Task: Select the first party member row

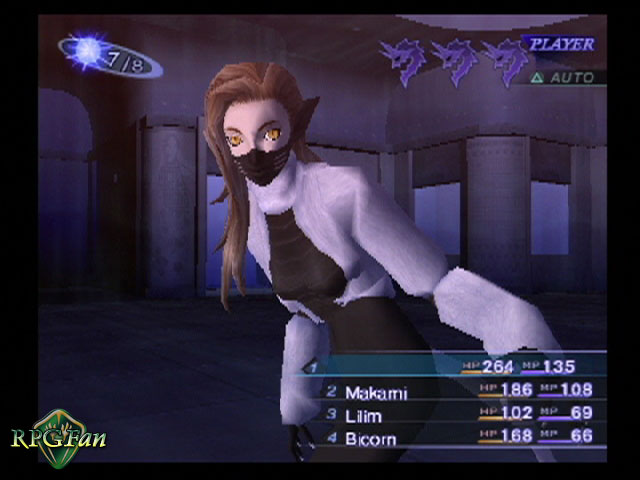Action: pos(450,367)
